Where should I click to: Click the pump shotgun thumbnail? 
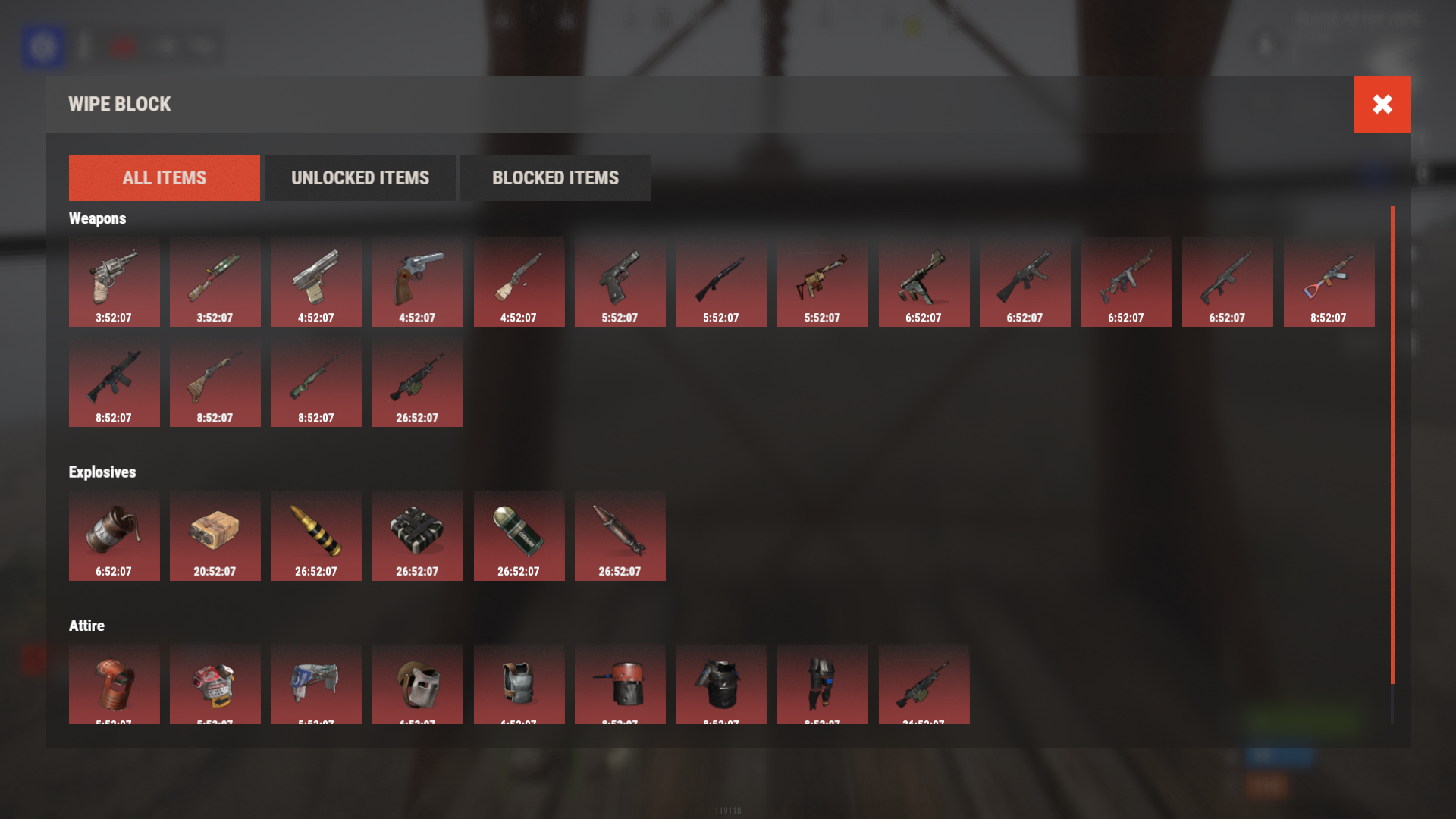coord(721,281)
